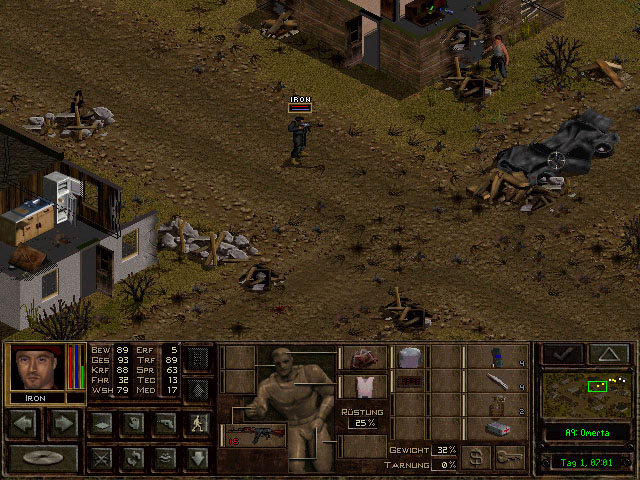640x480 pixels.
Task: Toggle the walking figure stance button
Action: (x=197, y=424)
